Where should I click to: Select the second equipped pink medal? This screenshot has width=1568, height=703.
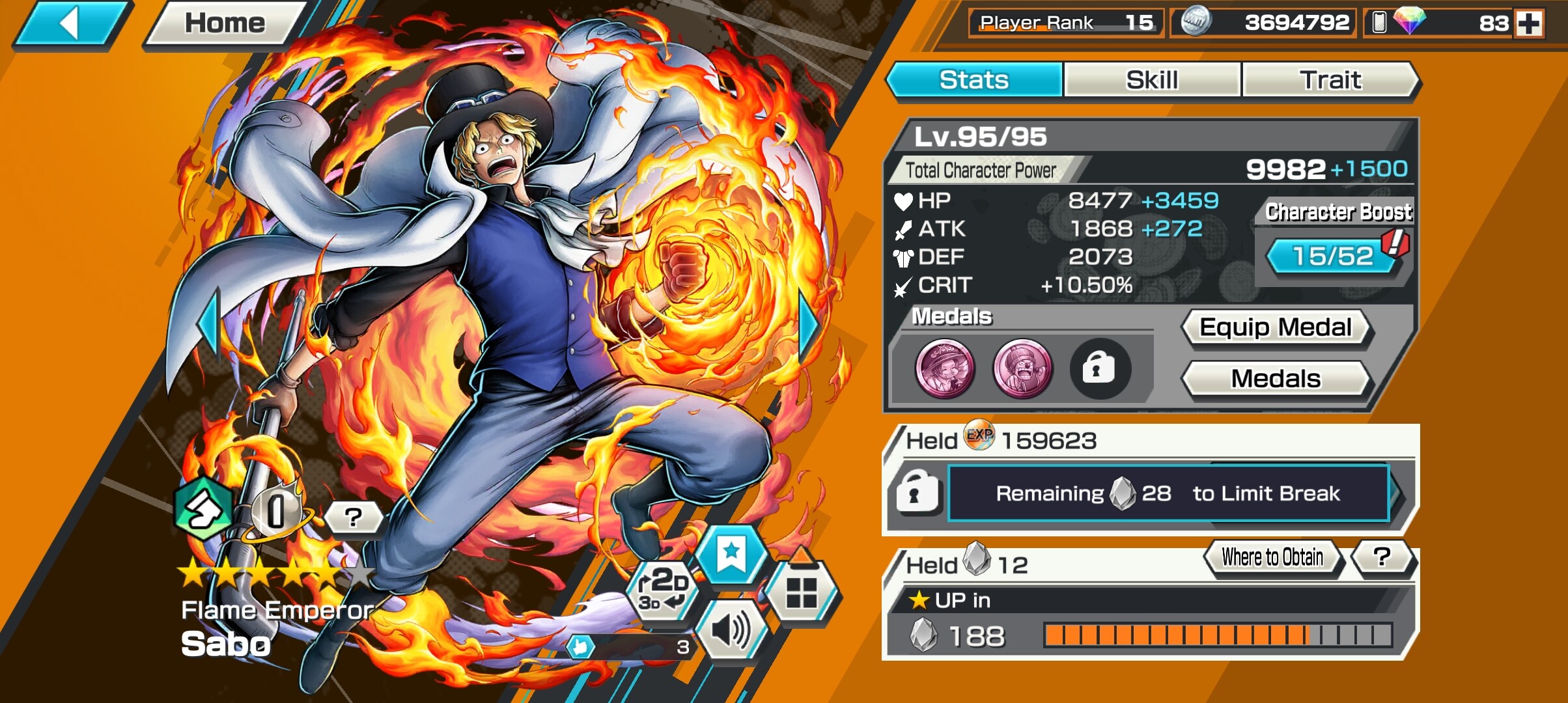1022,368
